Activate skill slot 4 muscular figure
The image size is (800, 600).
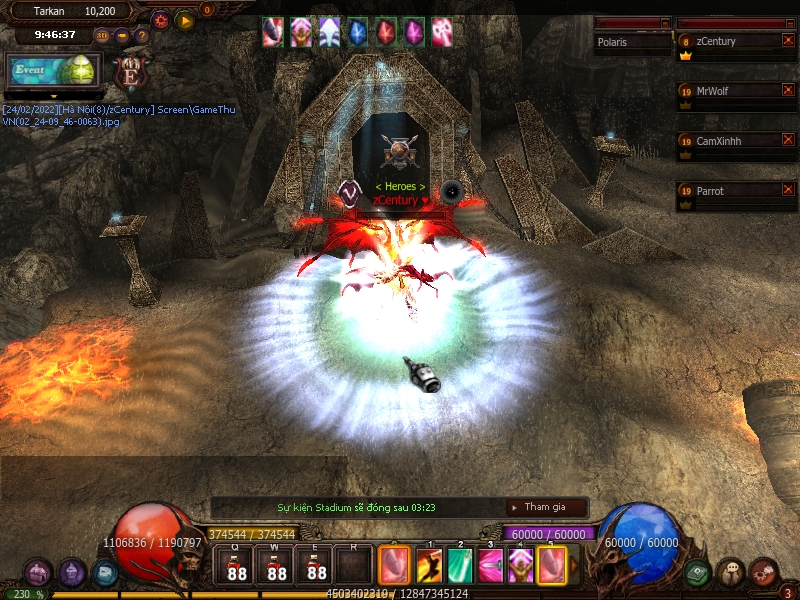521,566
